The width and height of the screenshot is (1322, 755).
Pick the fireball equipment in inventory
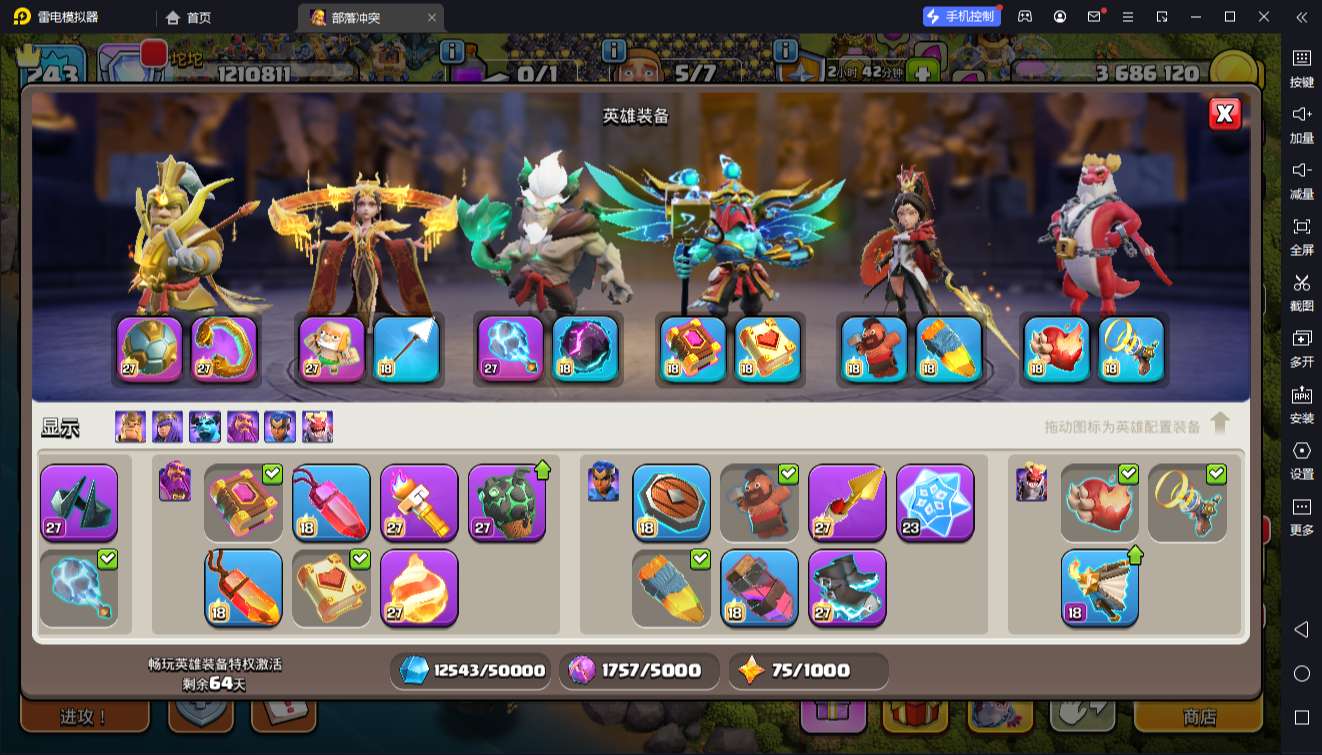pos(419,587)
